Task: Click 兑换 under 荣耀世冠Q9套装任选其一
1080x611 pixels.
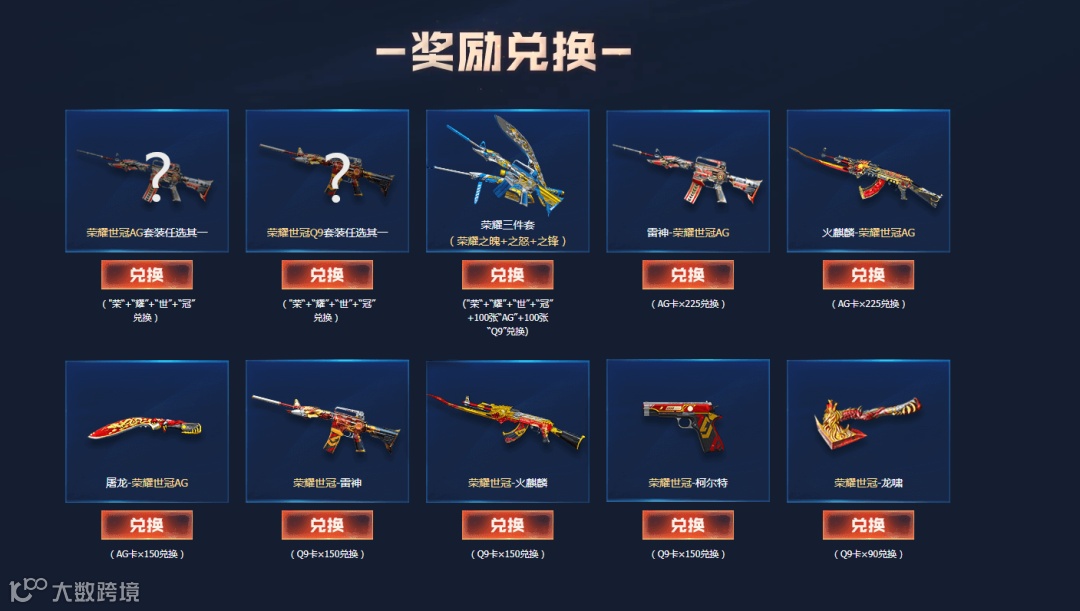Action: pyautogui.click(x=327, y=275)
